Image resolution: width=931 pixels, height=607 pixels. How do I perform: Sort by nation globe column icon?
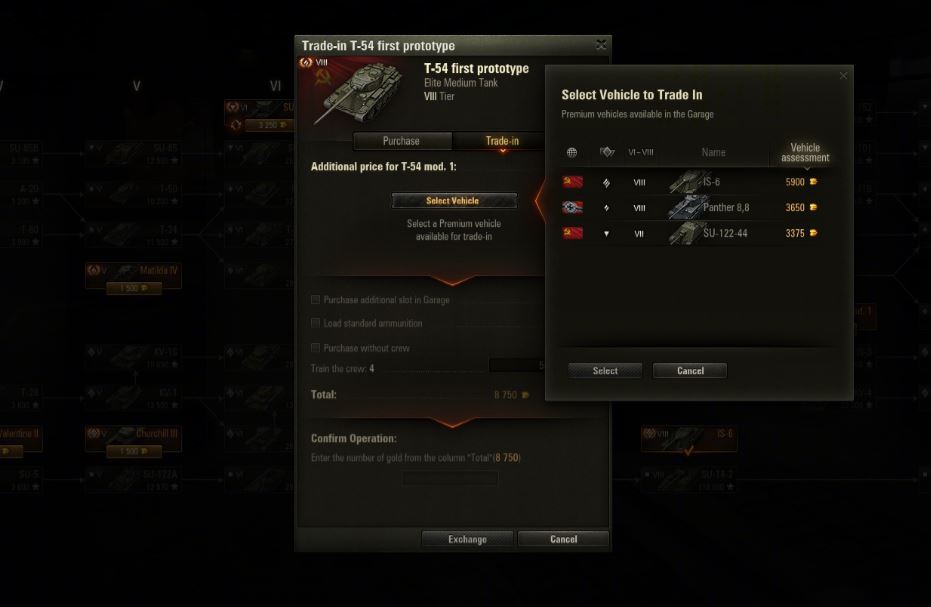click(x=572, y=153)
